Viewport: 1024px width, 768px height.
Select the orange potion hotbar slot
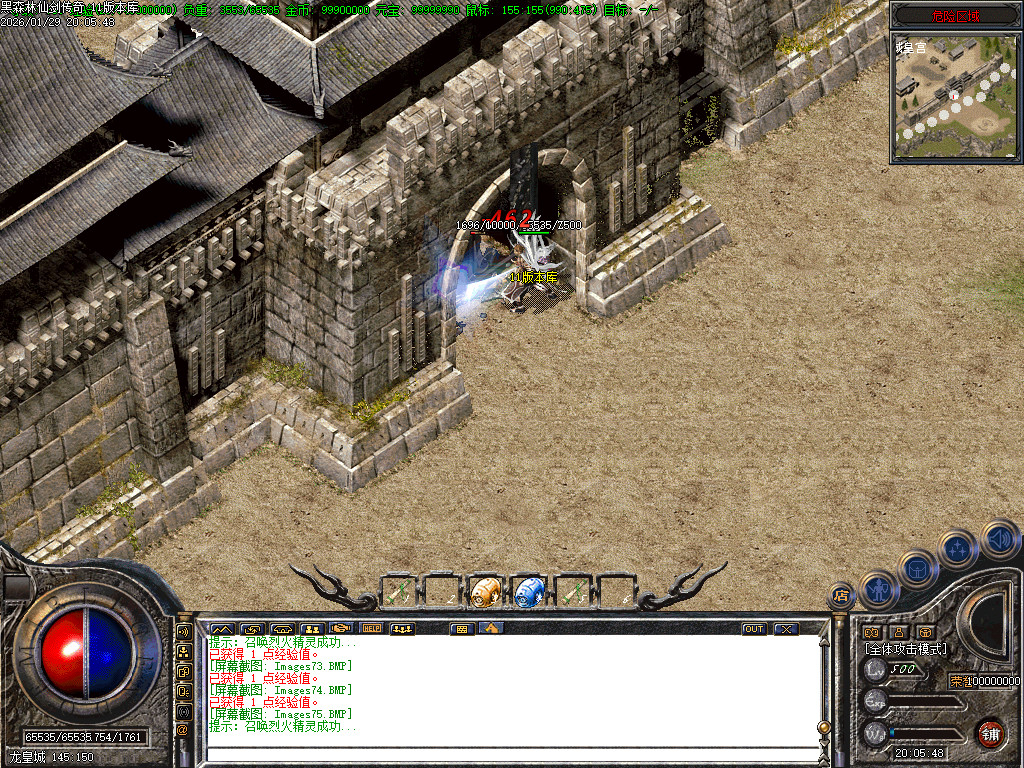(485, 591)
